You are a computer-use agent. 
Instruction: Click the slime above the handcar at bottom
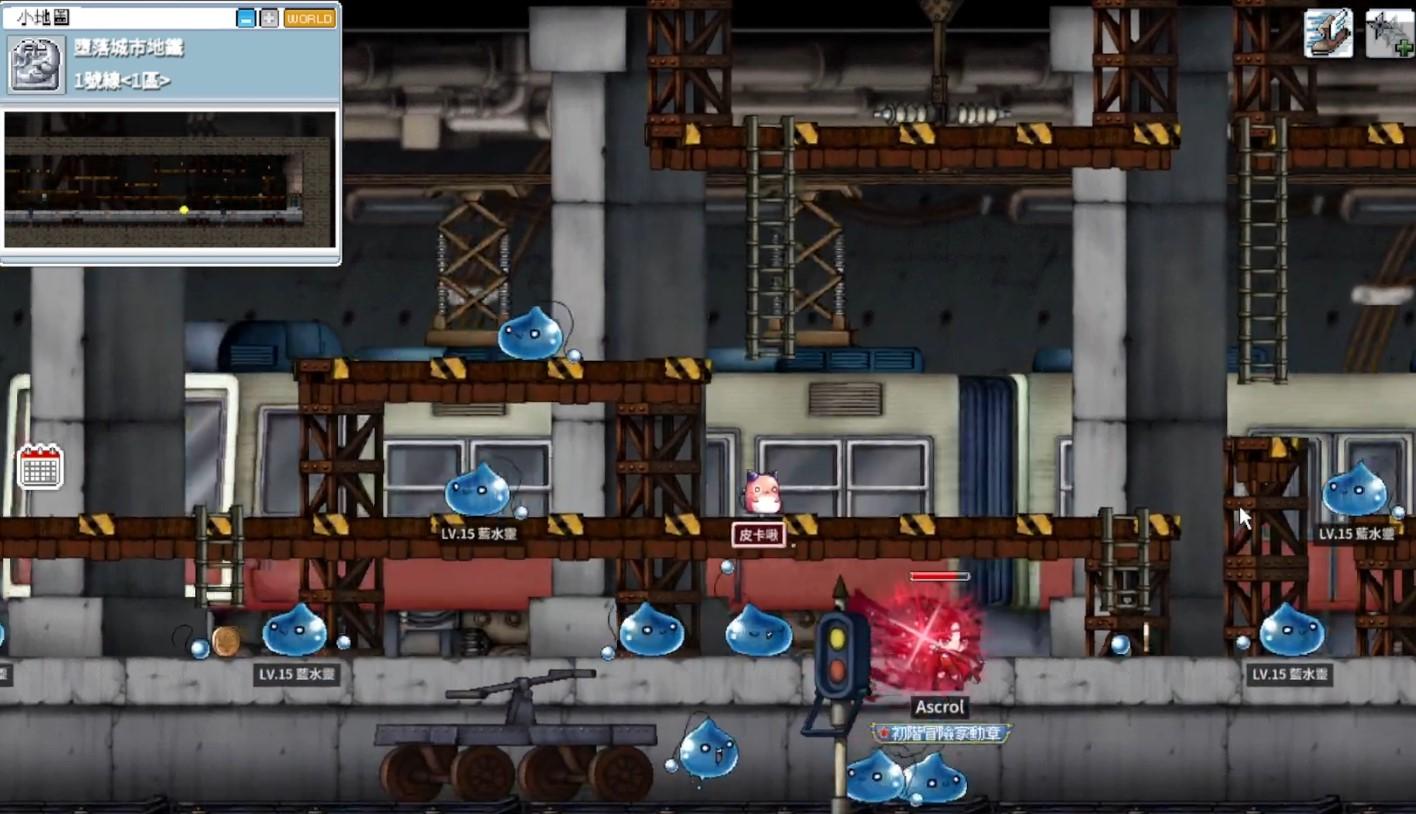click(x=710, y=747)
